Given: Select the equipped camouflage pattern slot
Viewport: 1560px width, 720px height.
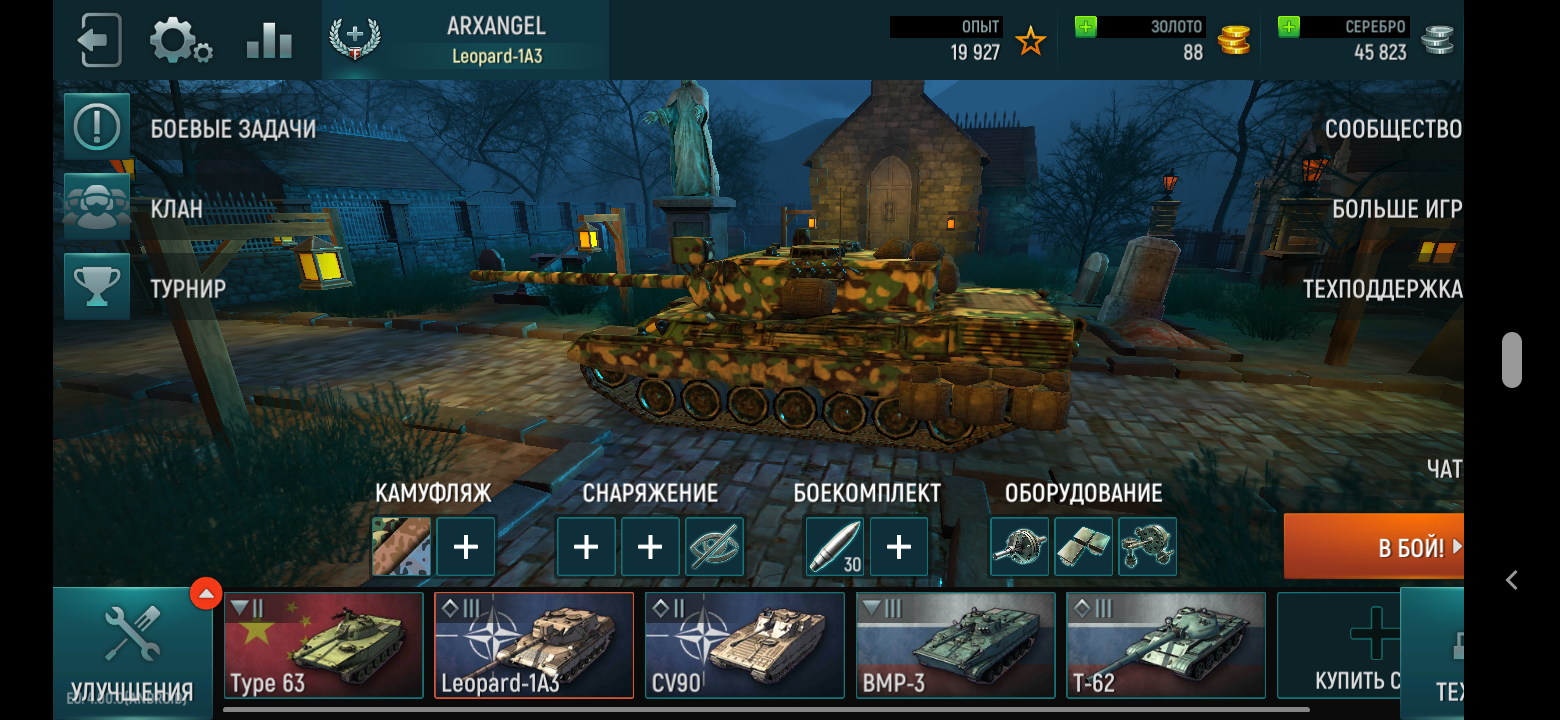Looking at the screenshot, I should tap(401, 547).
